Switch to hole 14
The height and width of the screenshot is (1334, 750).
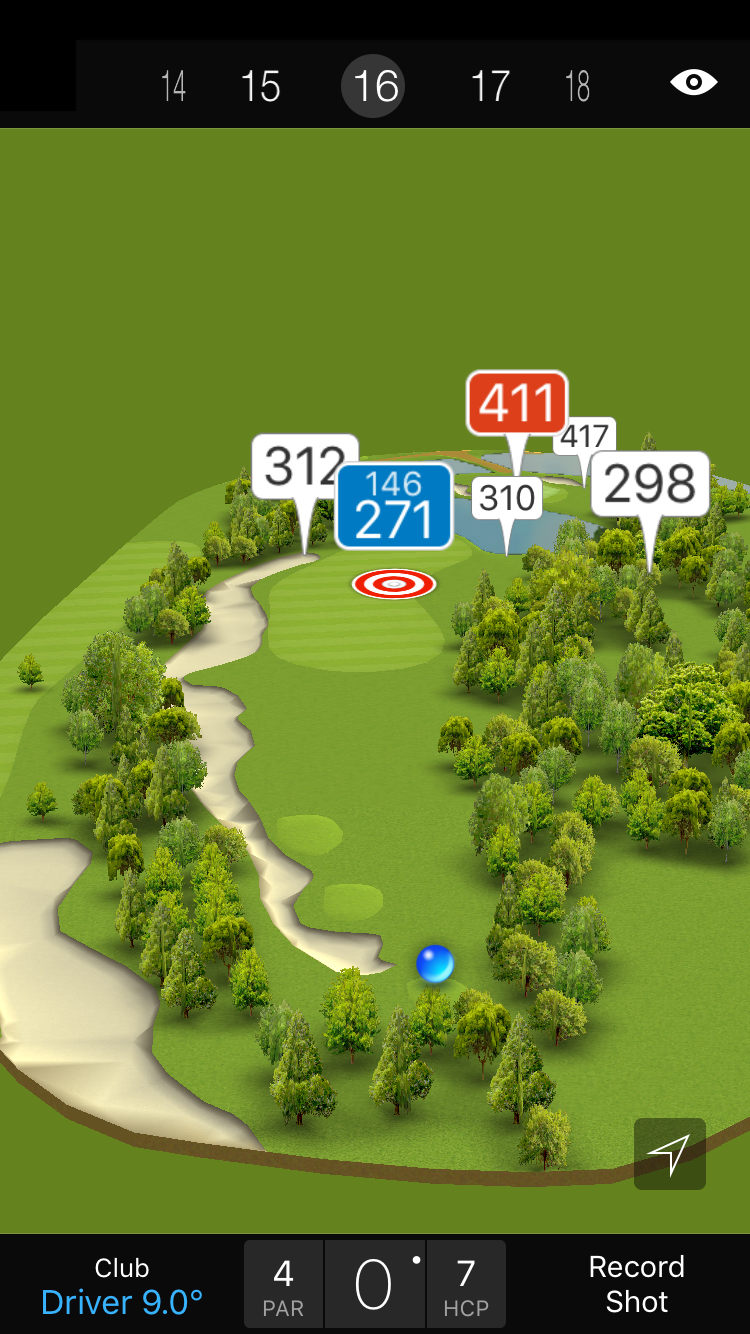pyautogui.click(x=173, y=86)
